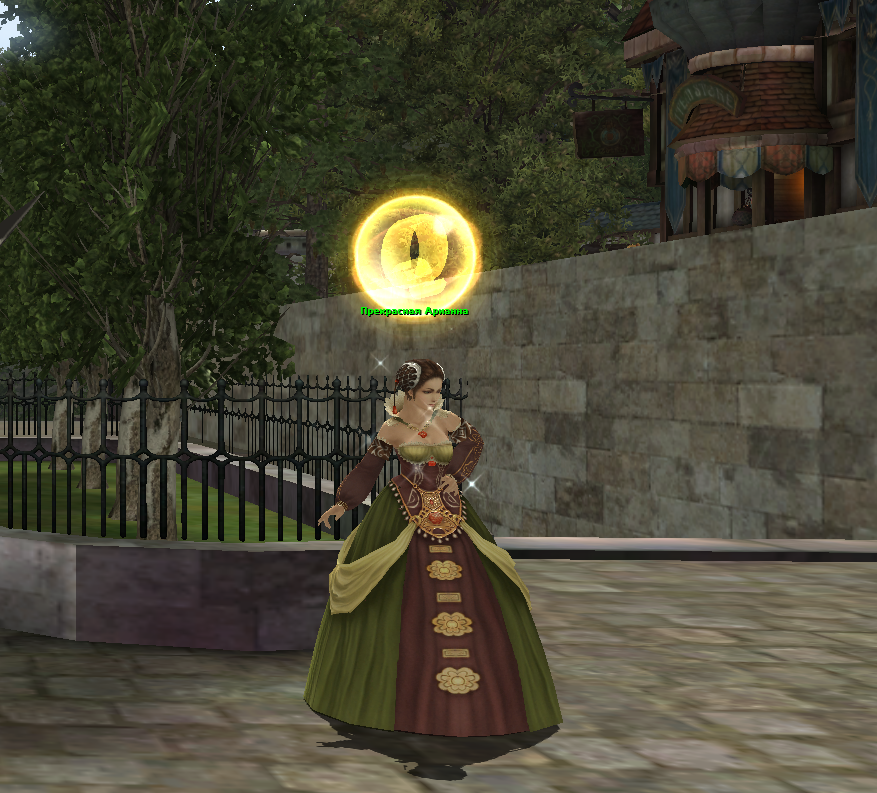
Task: Click the glowing golden quest orb marker
Action: tap(415, 248)
